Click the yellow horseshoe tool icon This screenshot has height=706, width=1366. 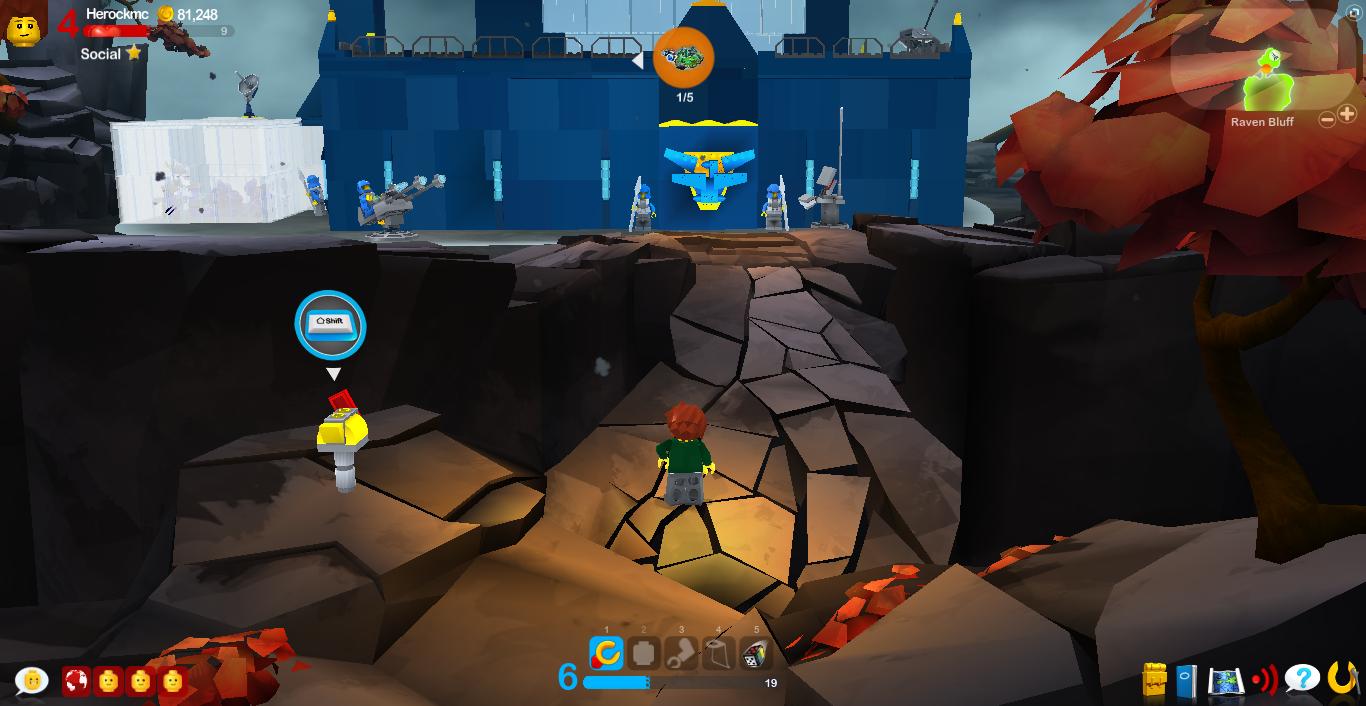[x=1342, y=679]
